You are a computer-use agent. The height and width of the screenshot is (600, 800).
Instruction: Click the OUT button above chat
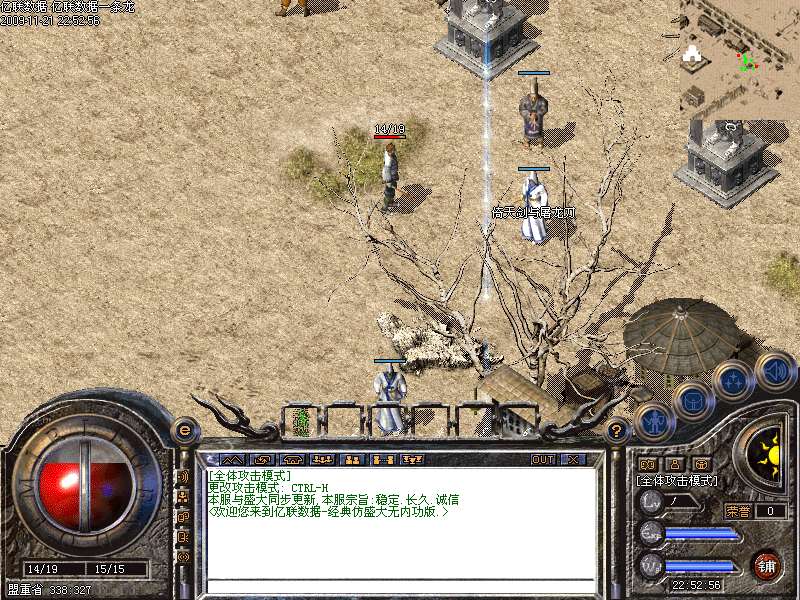[x=543, y=460]
